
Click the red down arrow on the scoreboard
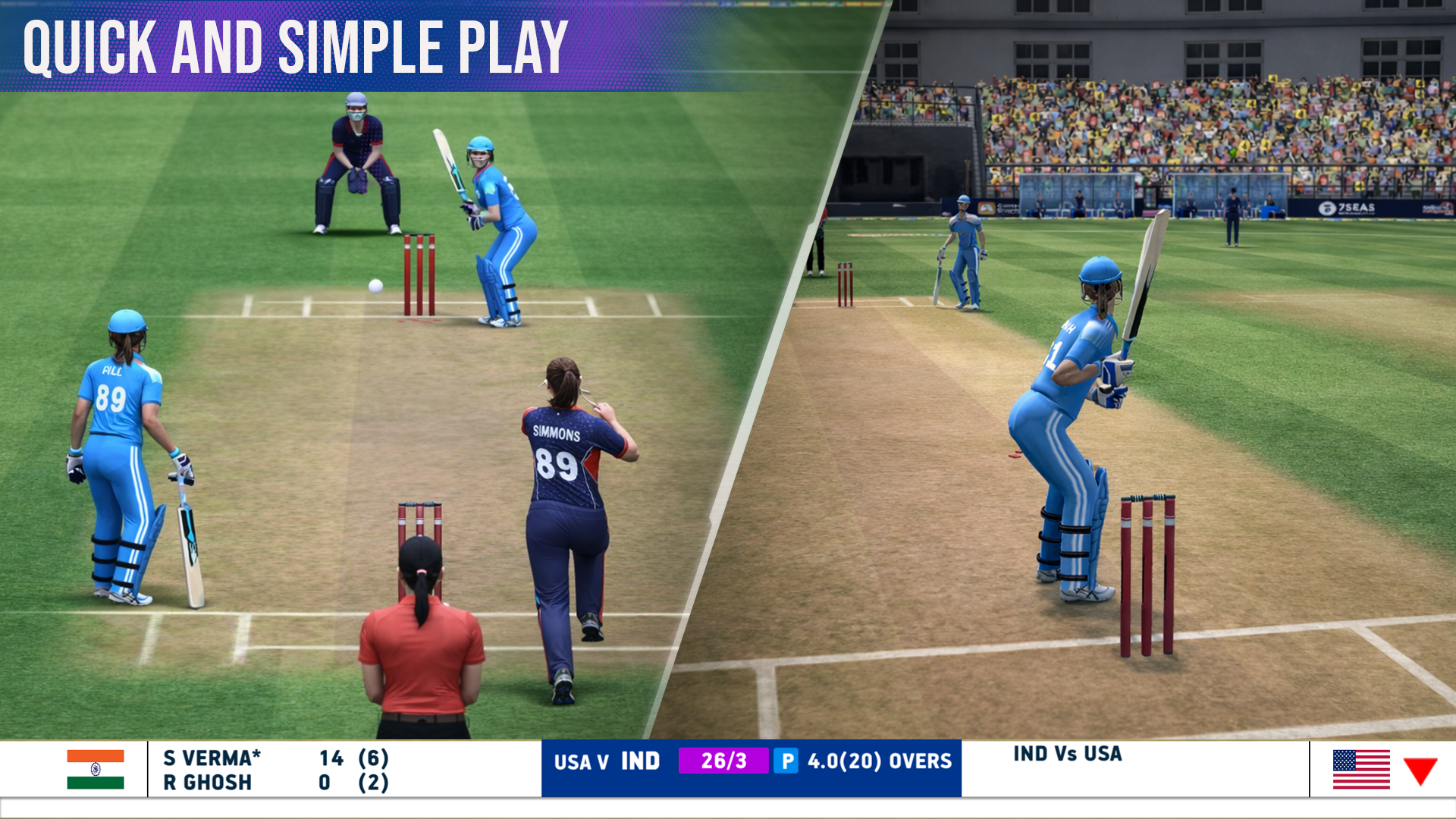coord(1420,770)
